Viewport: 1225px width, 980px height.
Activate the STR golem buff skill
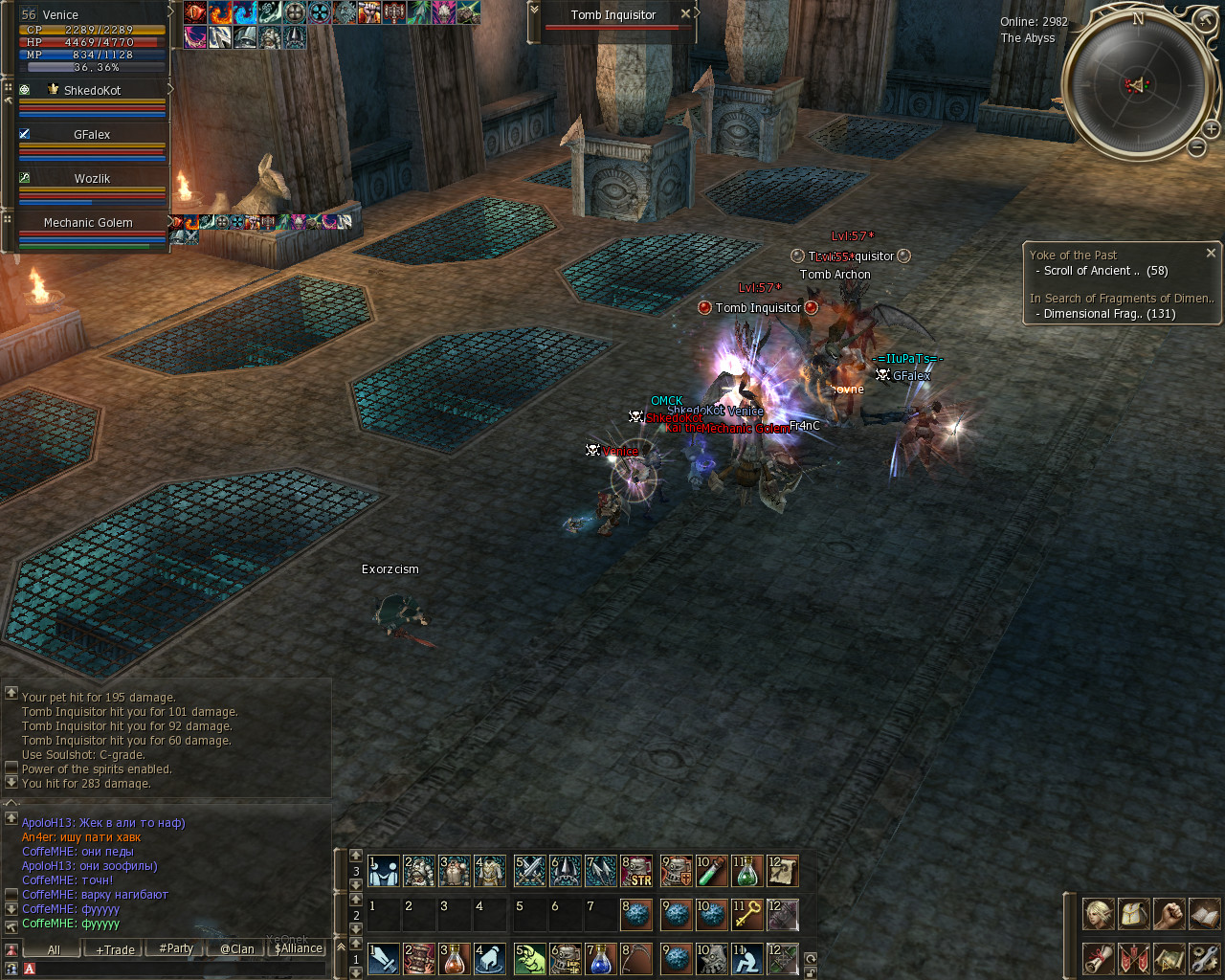click(636, 871)
